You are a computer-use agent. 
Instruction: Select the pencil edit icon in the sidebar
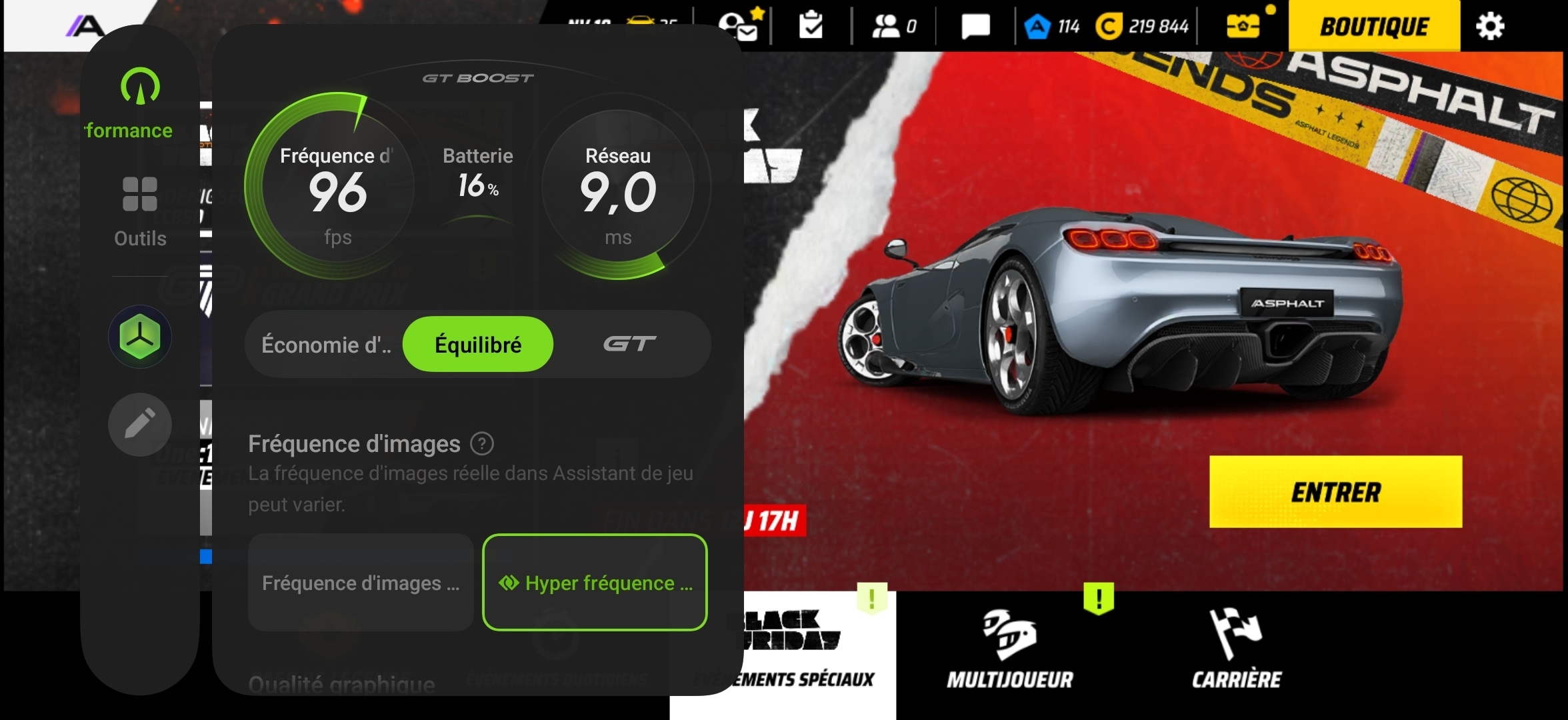(x=139, y=424)
